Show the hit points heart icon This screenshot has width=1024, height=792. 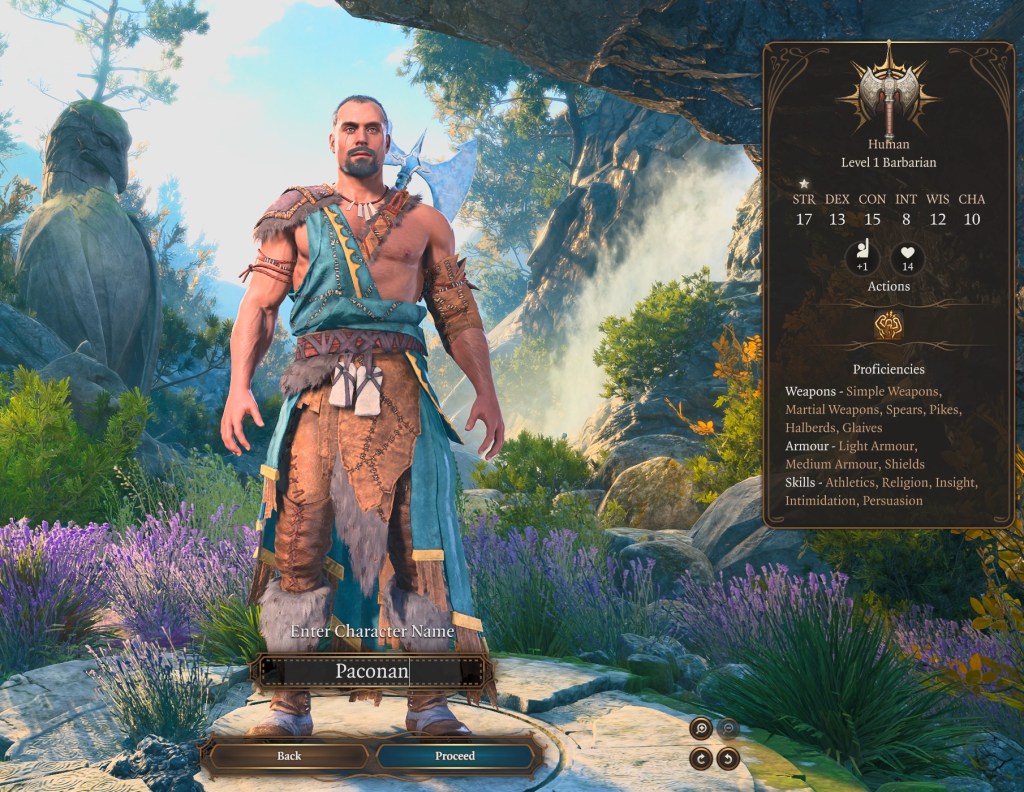[908, 259]
